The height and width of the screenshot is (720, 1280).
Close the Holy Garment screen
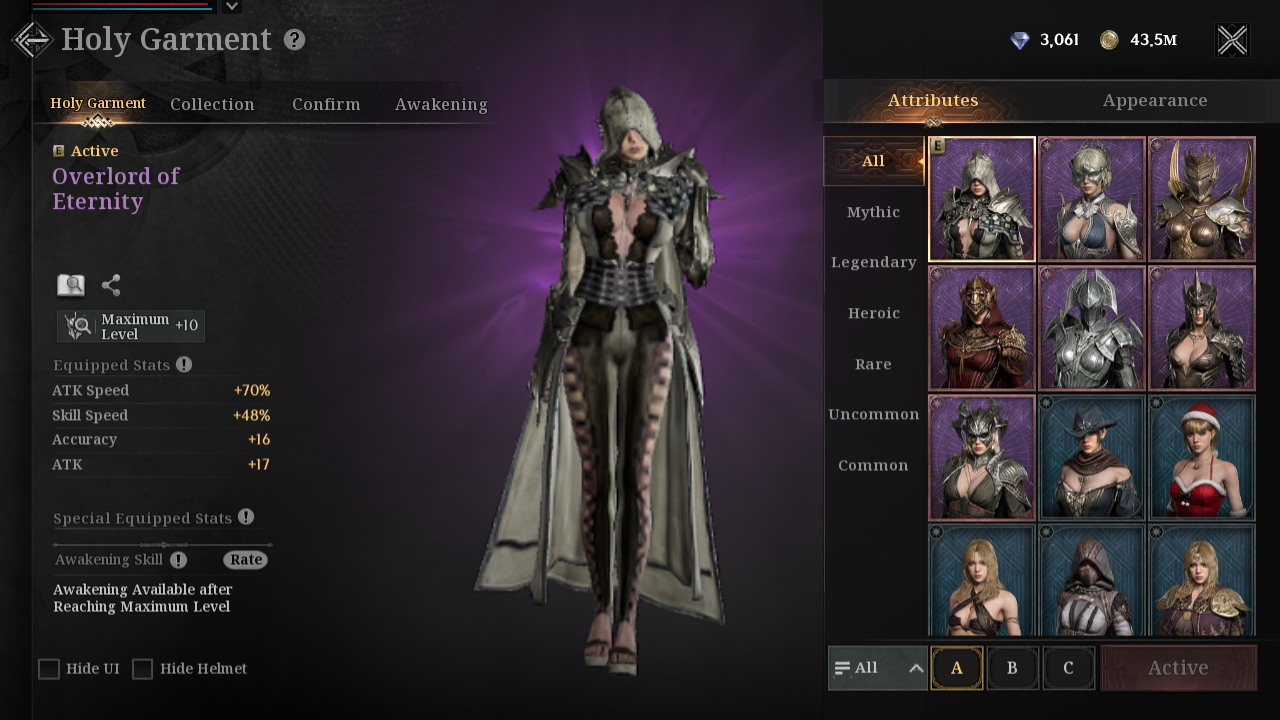tap(1232, 40)
